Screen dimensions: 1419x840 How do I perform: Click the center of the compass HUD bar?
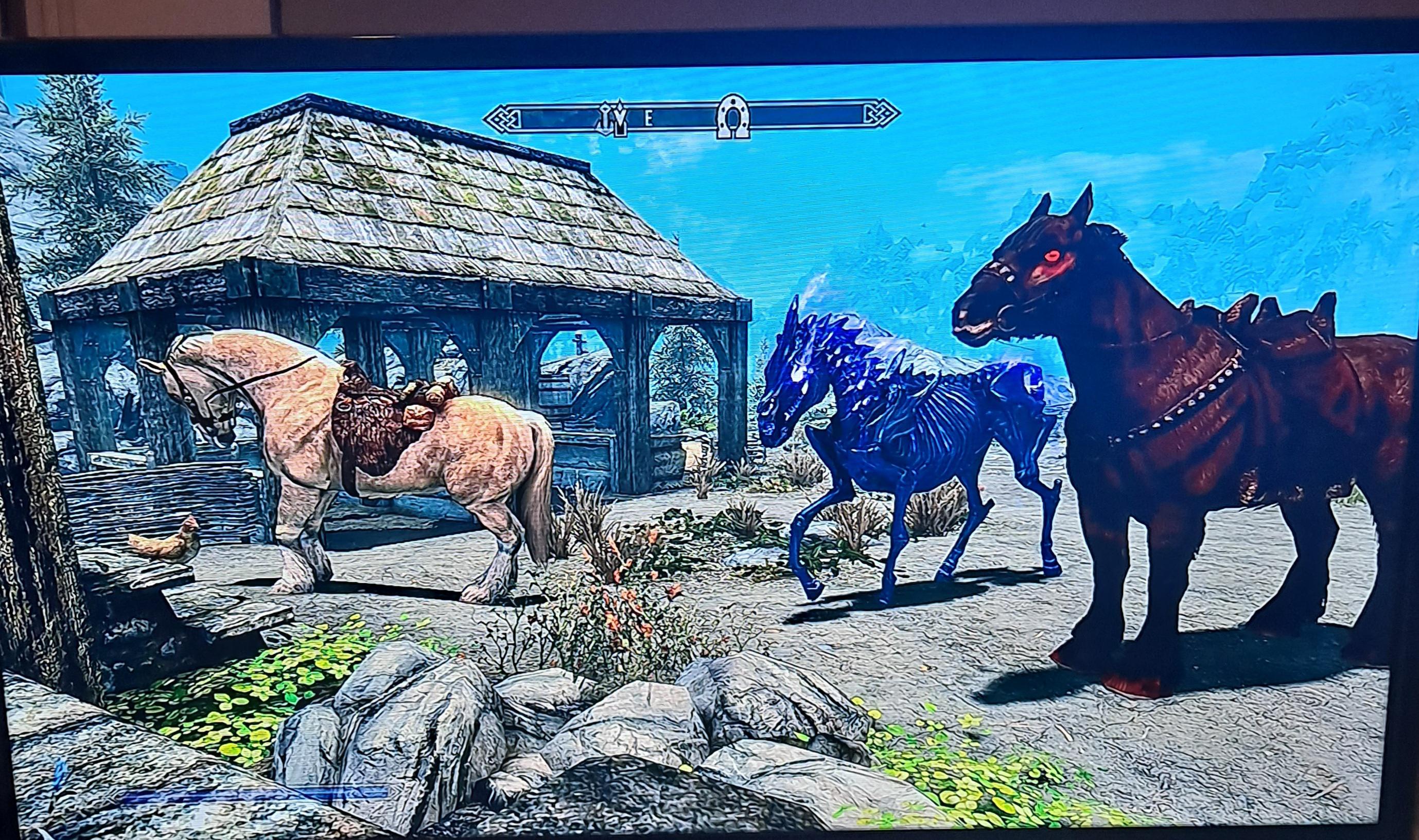pyautogui.click(x=691, y=117)
